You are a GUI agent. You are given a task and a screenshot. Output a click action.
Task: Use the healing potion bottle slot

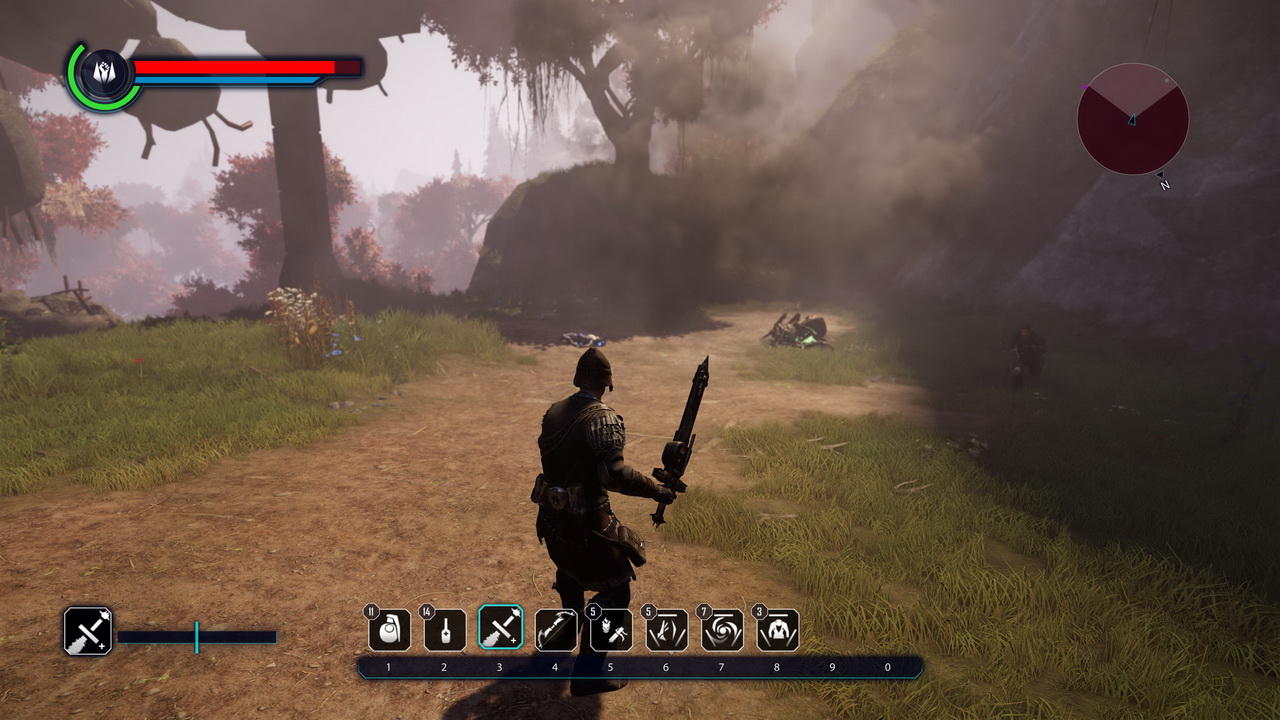[445, 630]
